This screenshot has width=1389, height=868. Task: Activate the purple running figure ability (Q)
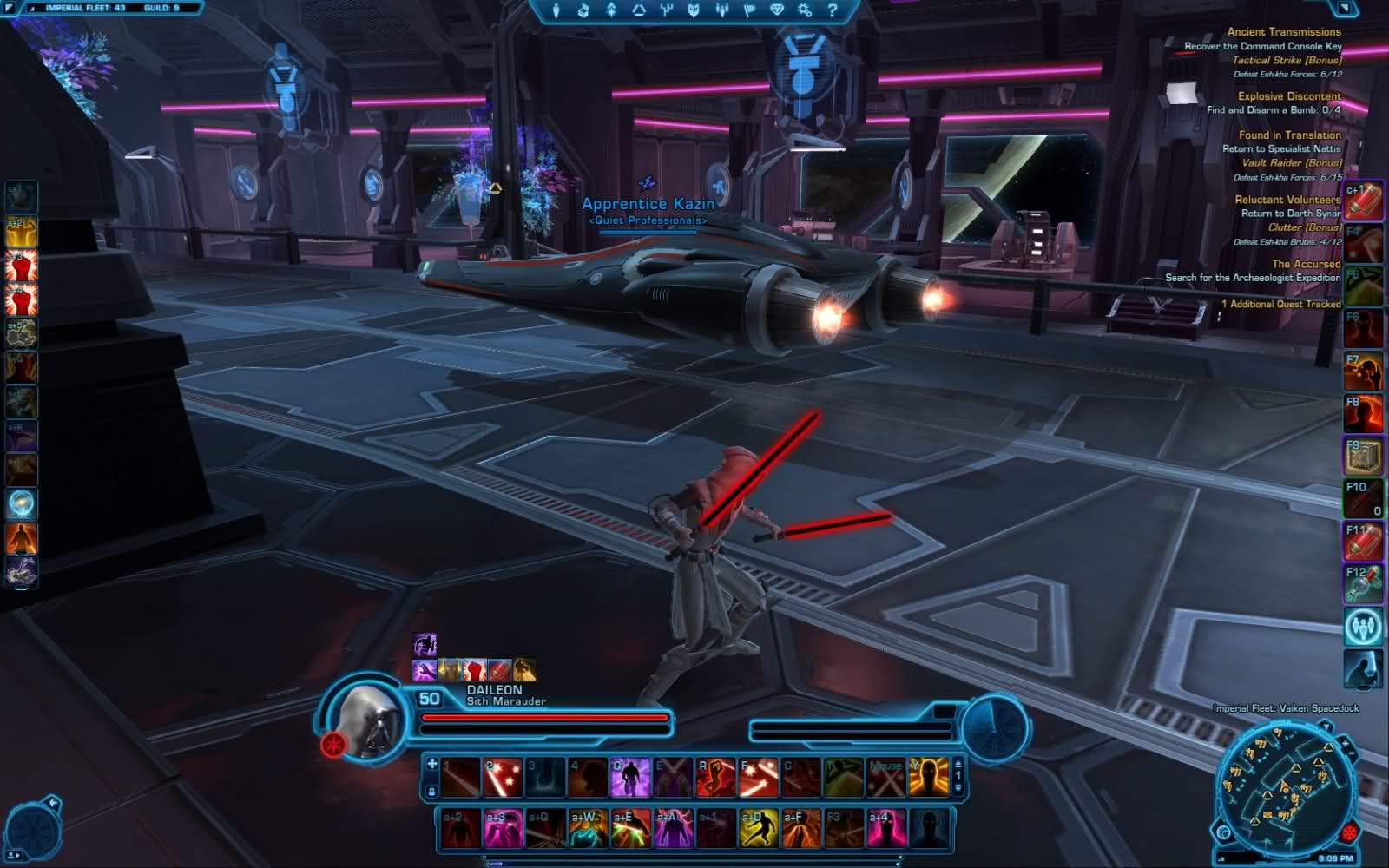pos(629,778)
